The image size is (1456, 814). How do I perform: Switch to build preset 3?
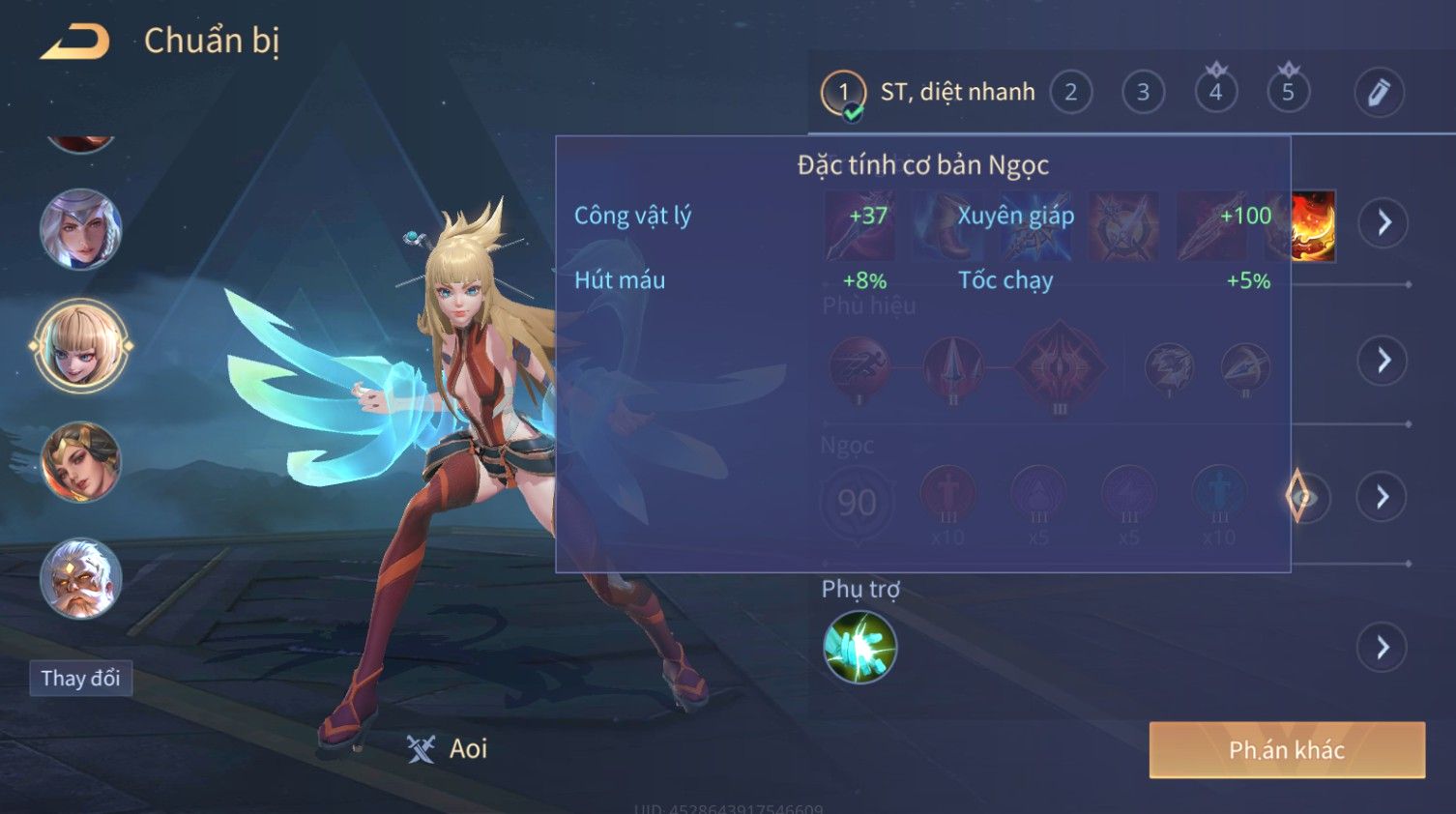tap(1143, 93)
